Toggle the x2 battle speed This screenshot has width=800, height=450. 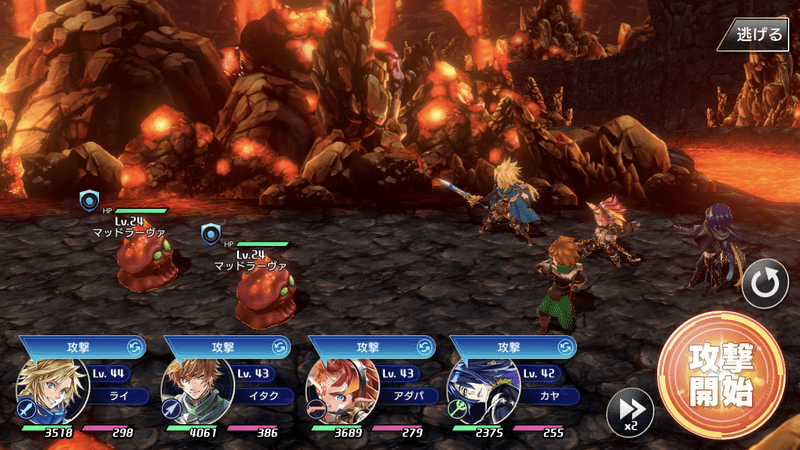630,411
